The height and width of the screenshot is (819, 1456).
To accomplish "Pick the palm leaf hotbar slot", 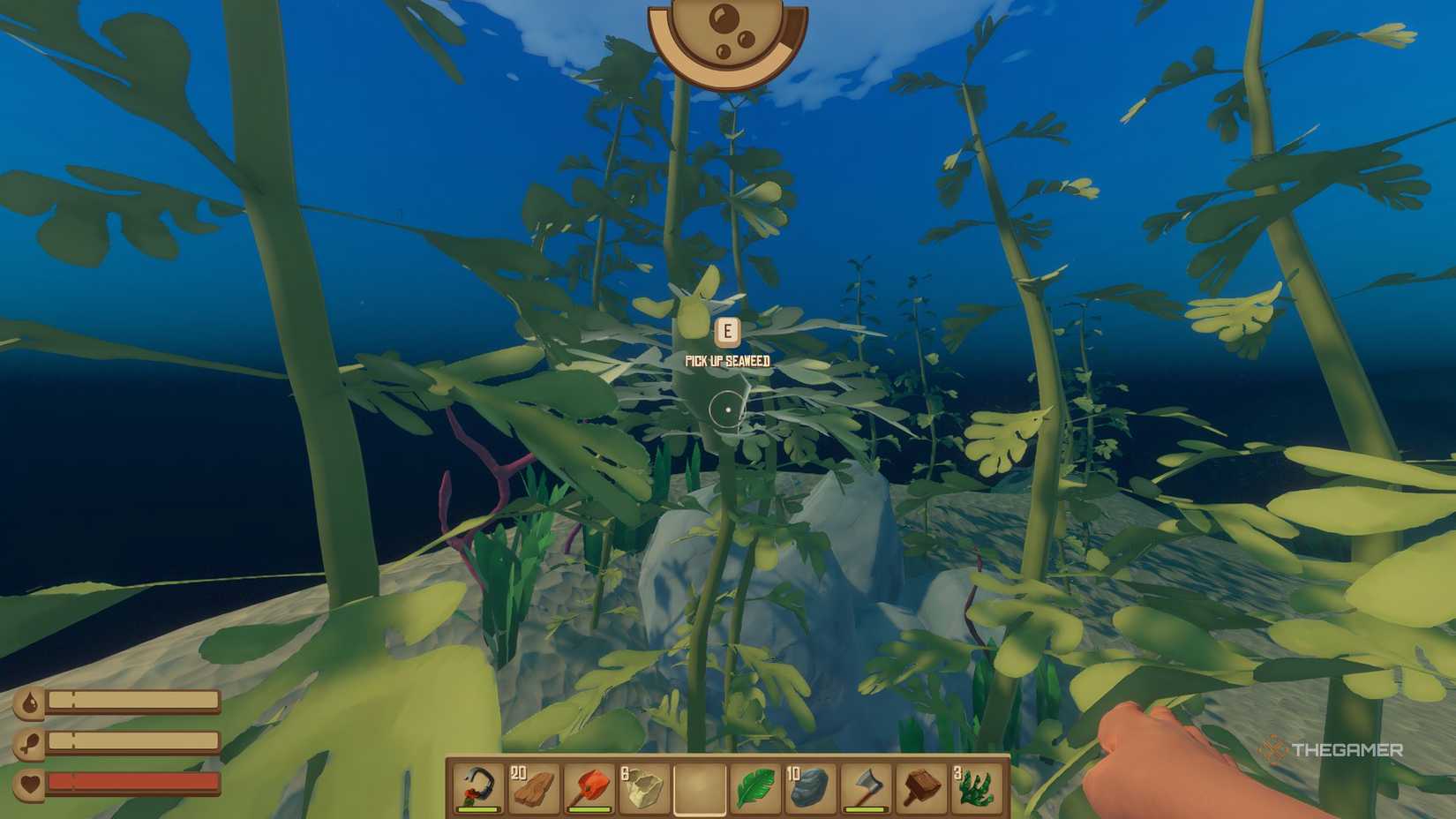I will [757, 785].
